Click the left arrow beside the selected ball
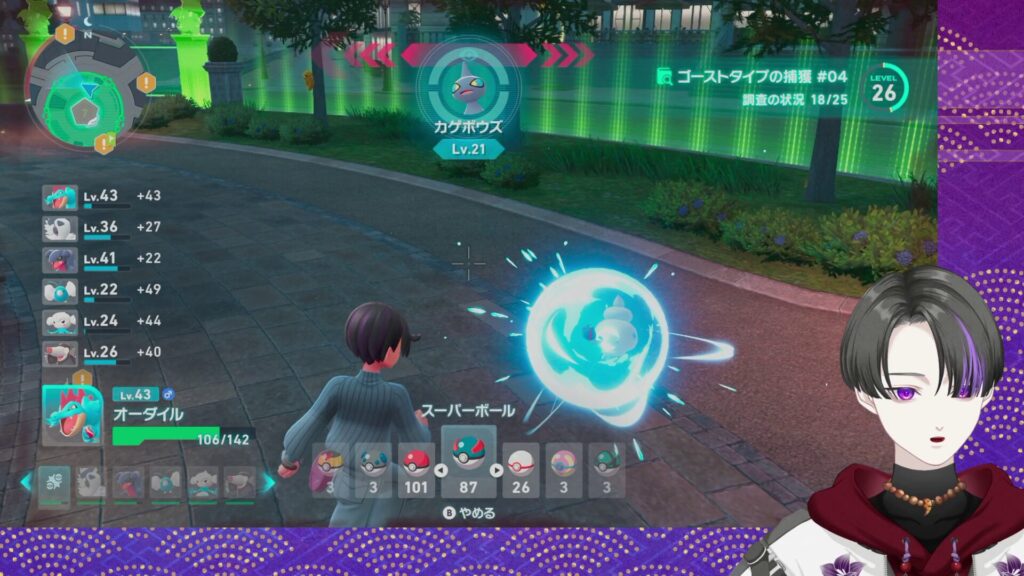The height and width of the screenshot is (576, 1024). click(438, 469)
